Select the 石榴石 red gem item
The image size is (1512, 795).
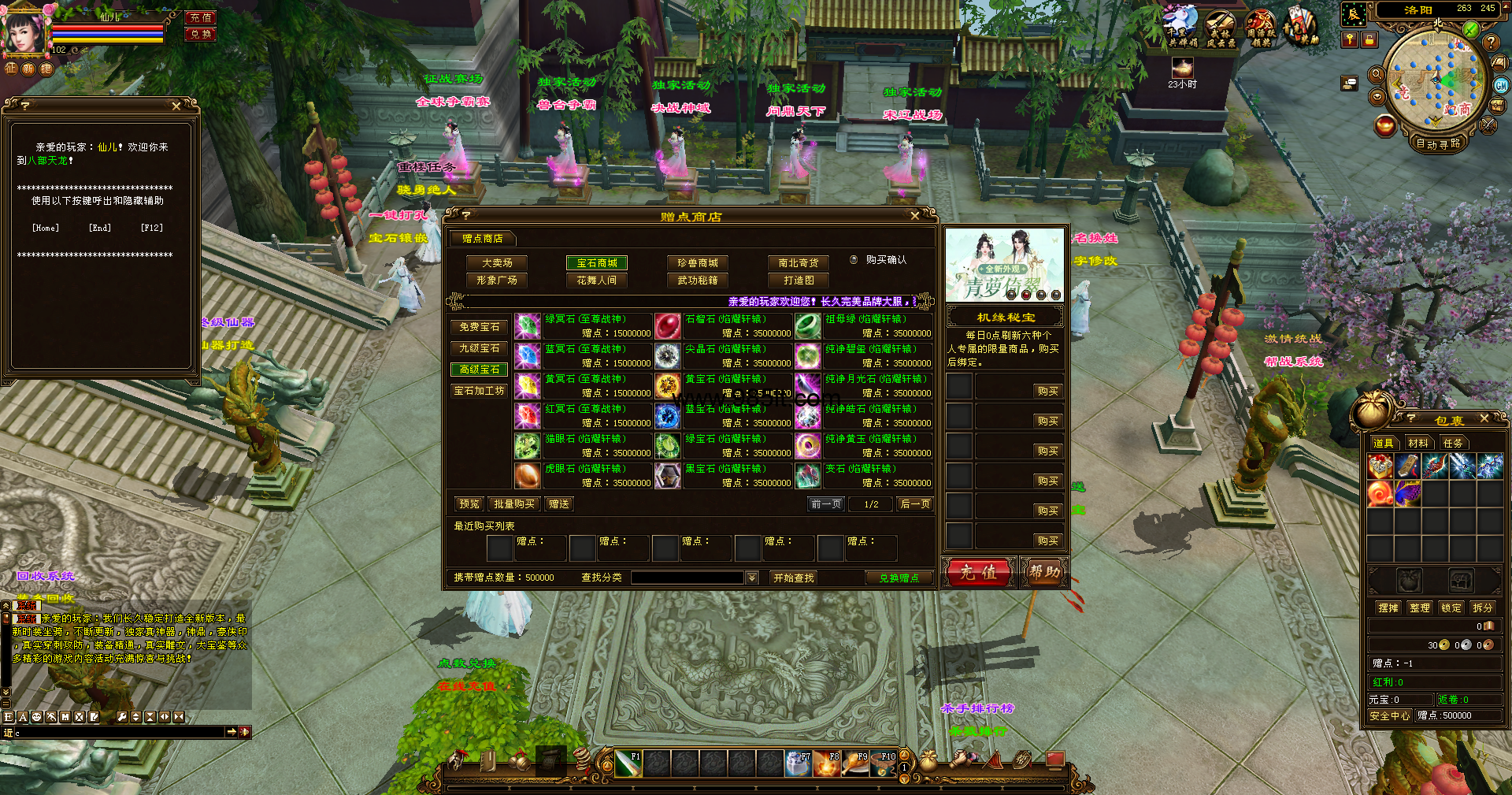tap(668, 325)
